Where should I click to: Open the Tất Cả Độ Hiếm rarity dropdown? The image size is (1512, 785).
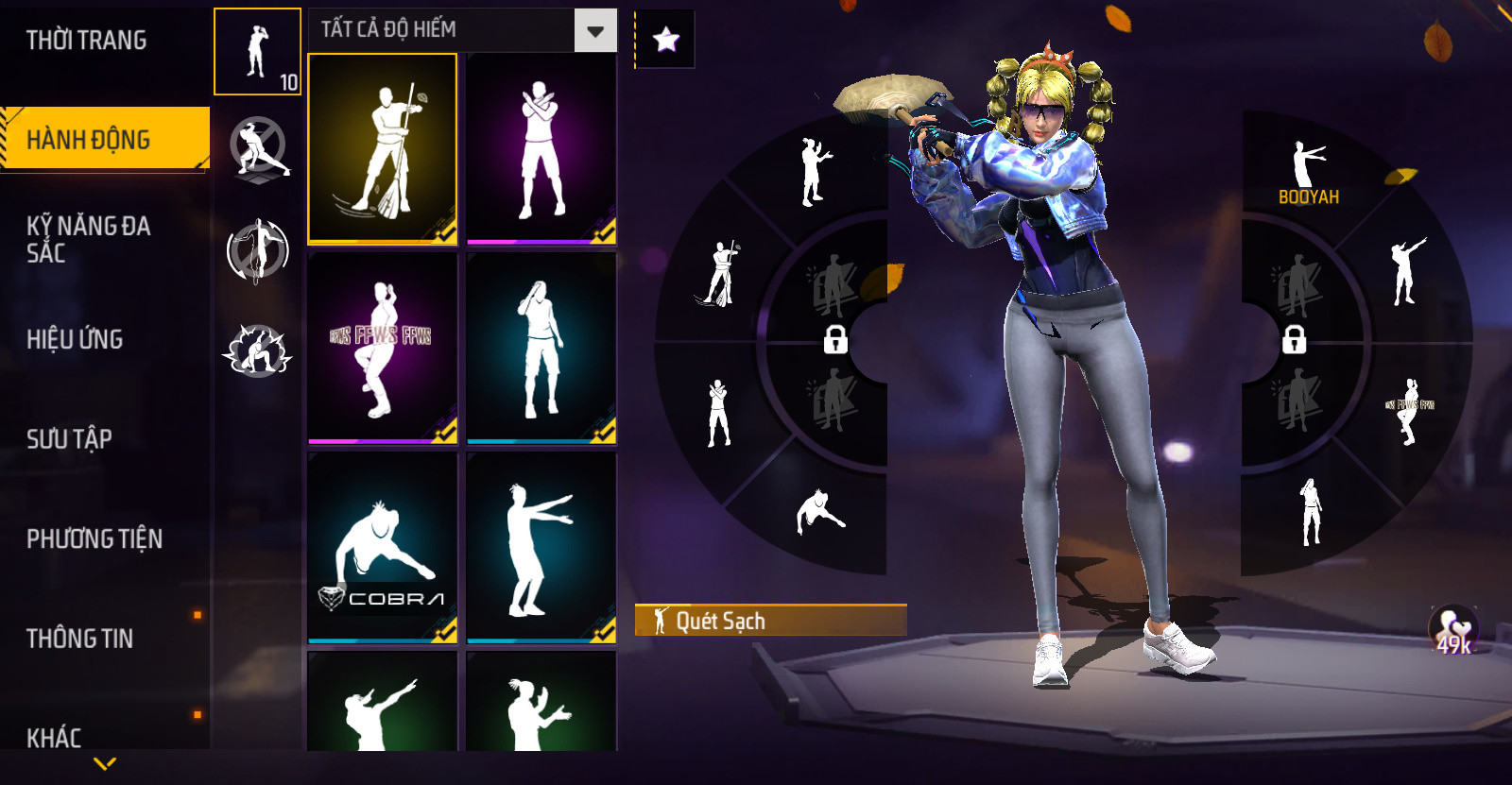pyautogui.click(x=595, y=31)
